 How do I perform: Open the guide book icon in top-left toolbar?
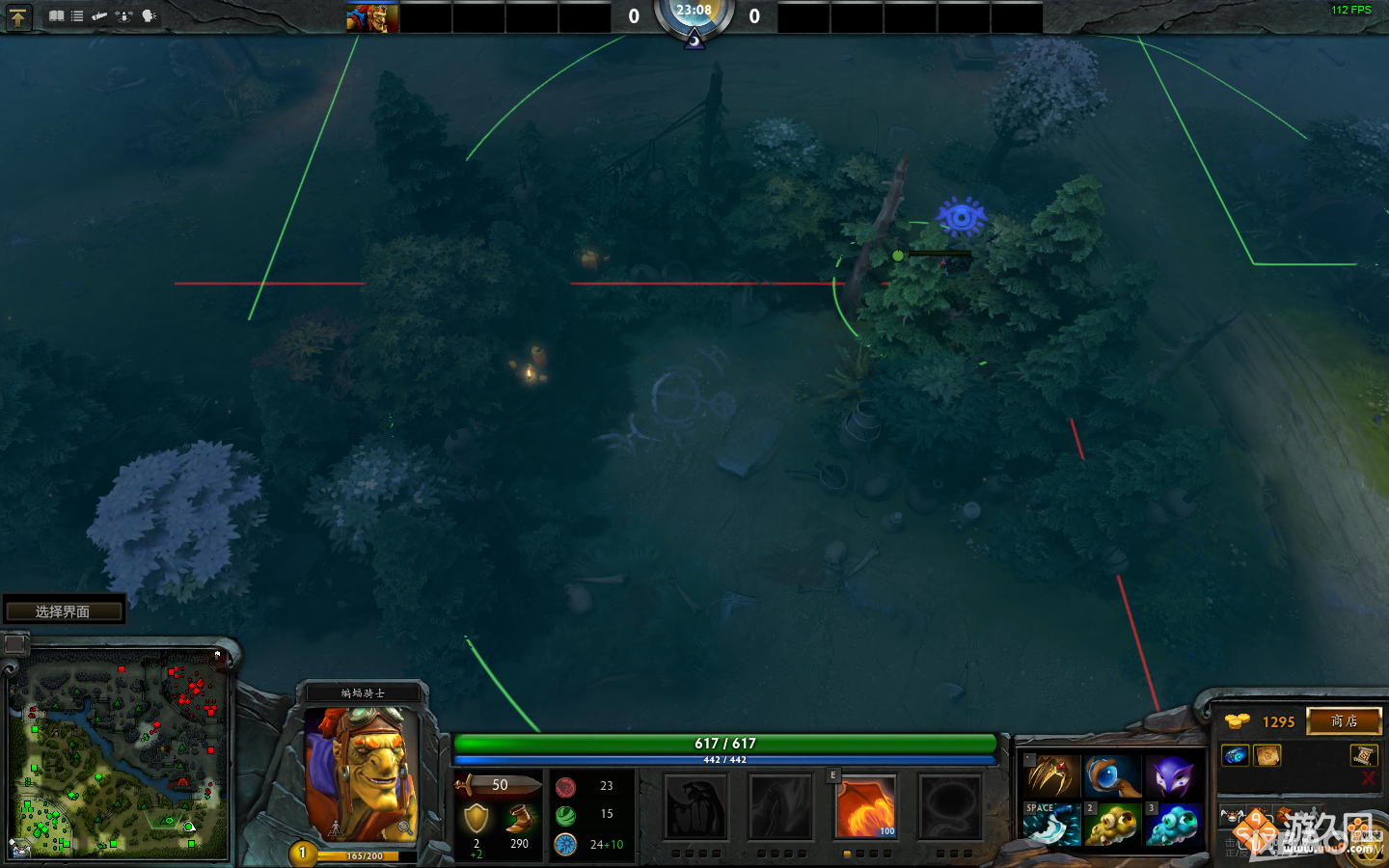[x=56, y=16]
